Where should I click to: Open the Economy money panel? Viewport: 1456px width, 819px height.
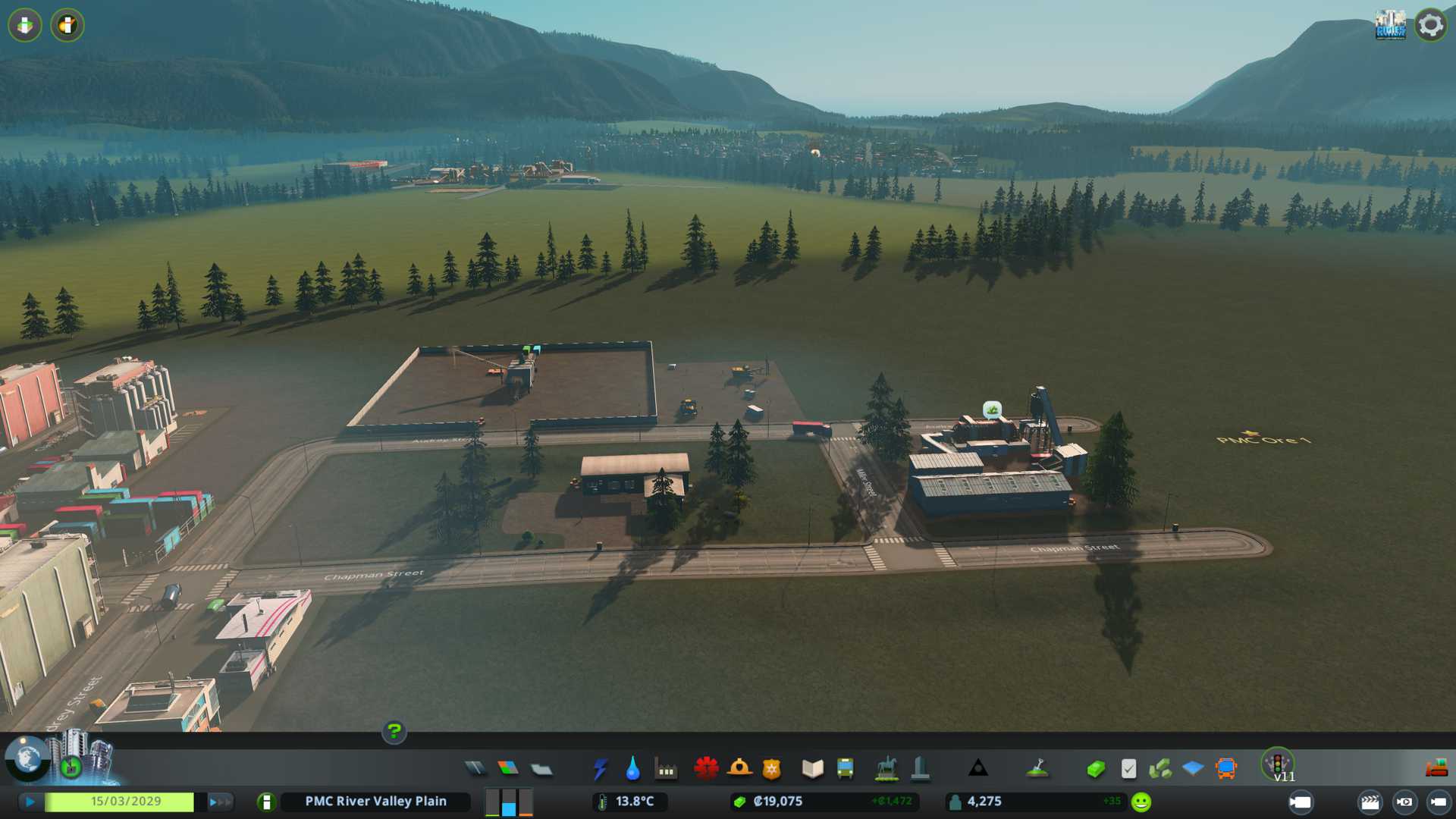coord(1095,769)
